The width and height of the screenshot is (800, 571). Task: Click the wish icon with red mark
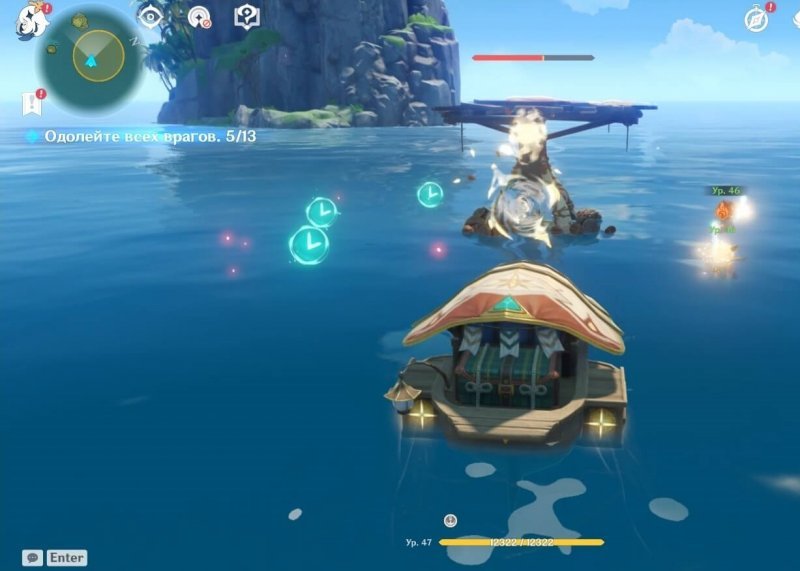coord(199,17)
